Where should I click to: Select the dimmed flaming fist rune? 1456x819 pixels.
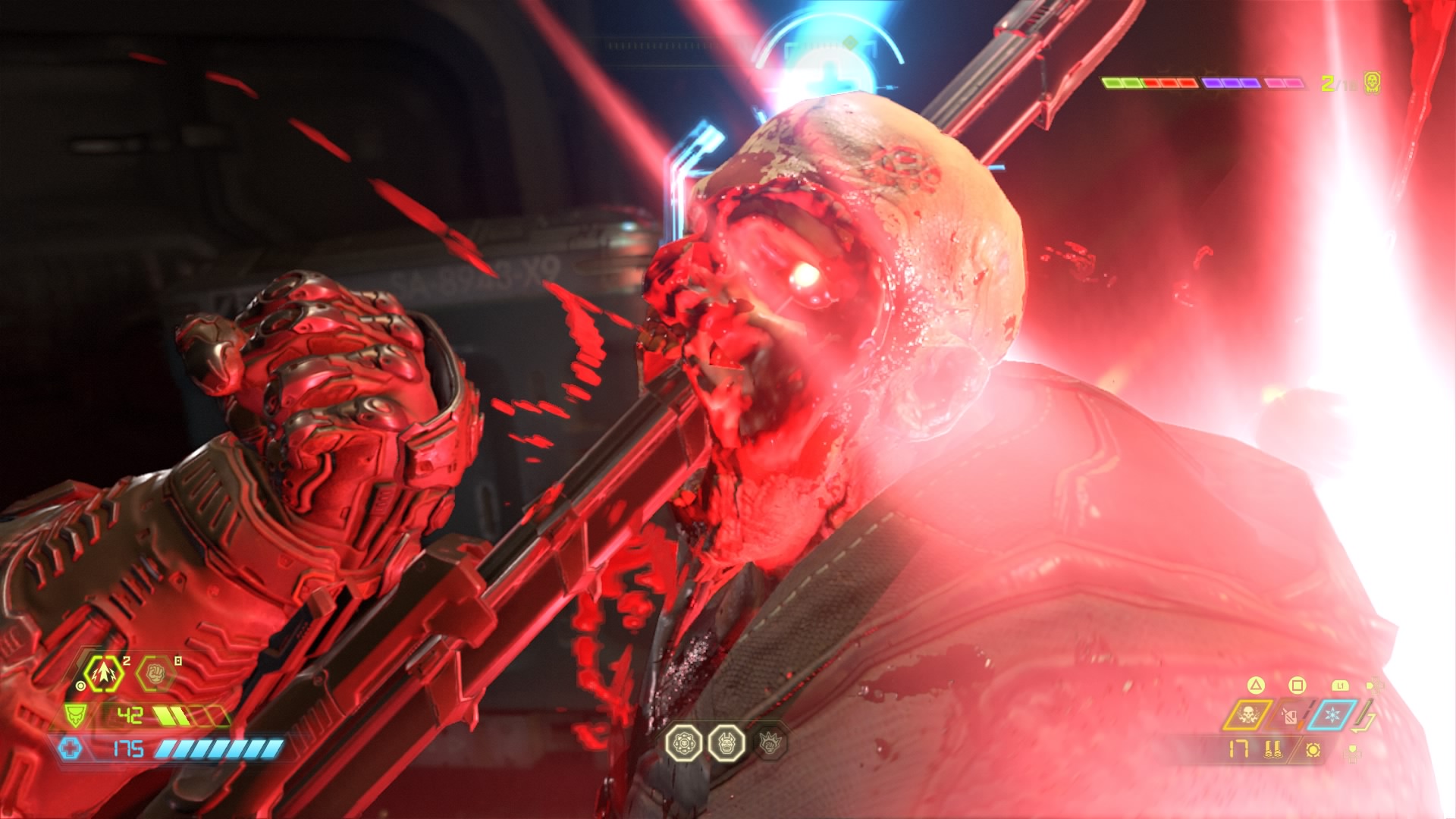[770, 743]
